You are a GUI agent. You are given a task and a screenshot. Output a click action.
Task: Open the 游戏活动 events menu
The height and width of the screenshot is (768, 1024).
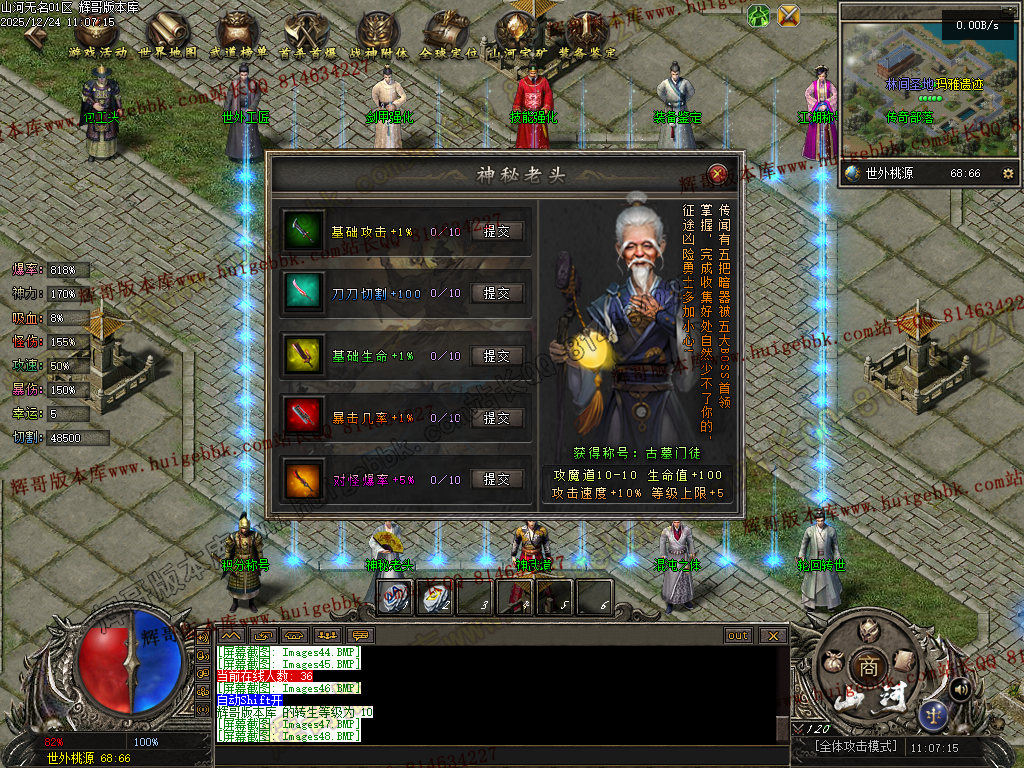[99, 35]
